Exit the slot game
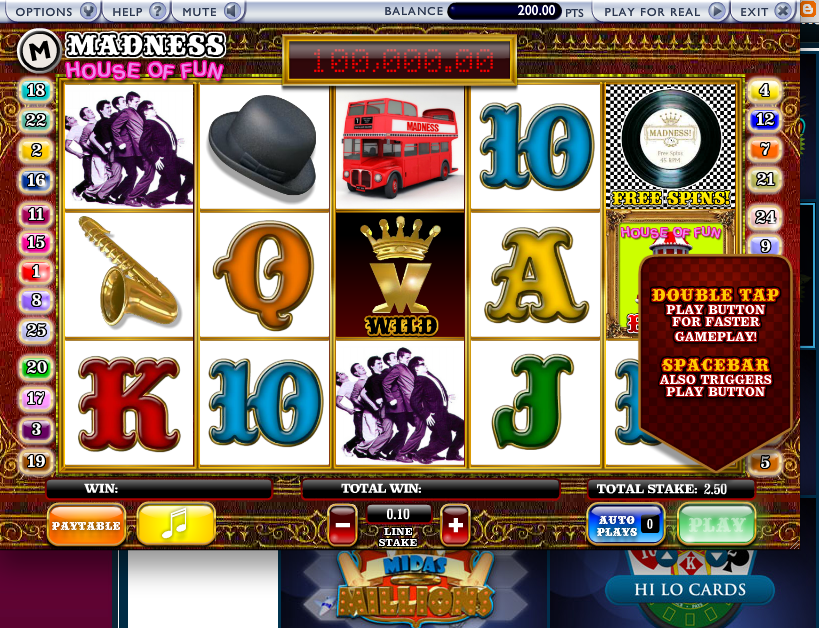Viewport: 819px width, 628px height. (x=761, y=11)
